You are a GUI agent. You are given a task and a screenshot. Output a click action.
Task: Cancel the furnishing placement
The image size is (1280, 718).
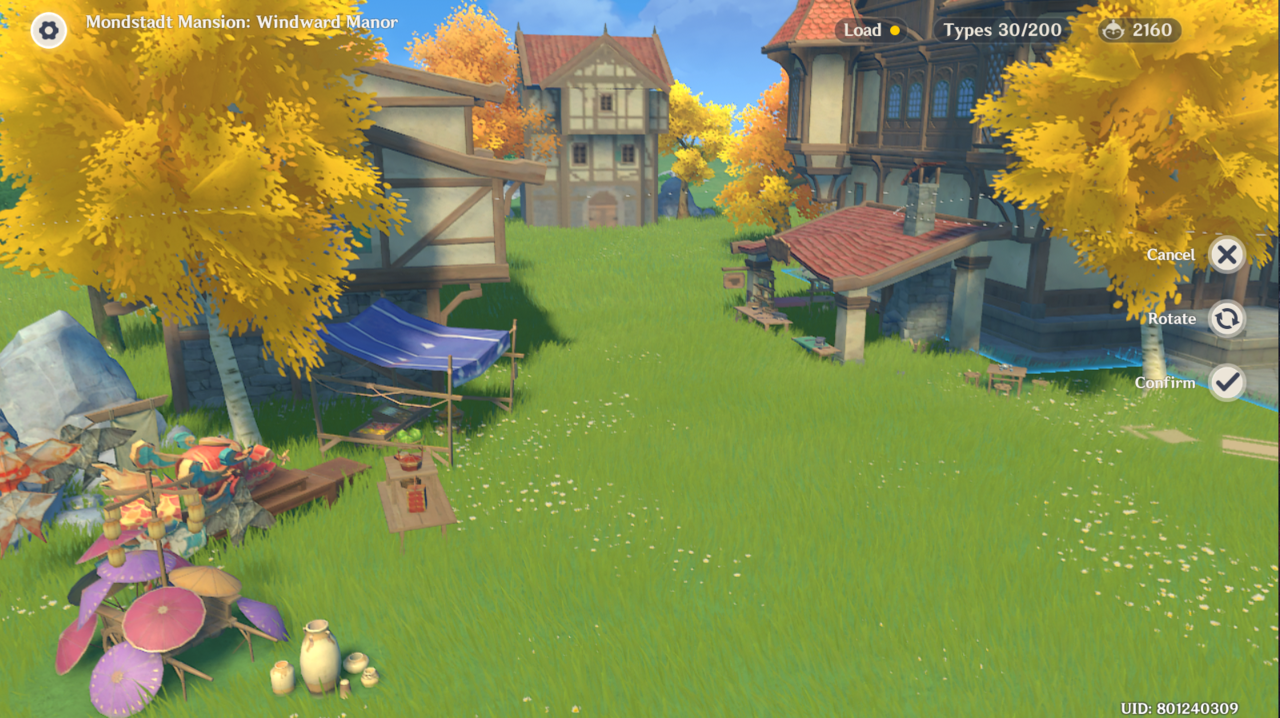pyautogui.click(x=1226, y=255)
